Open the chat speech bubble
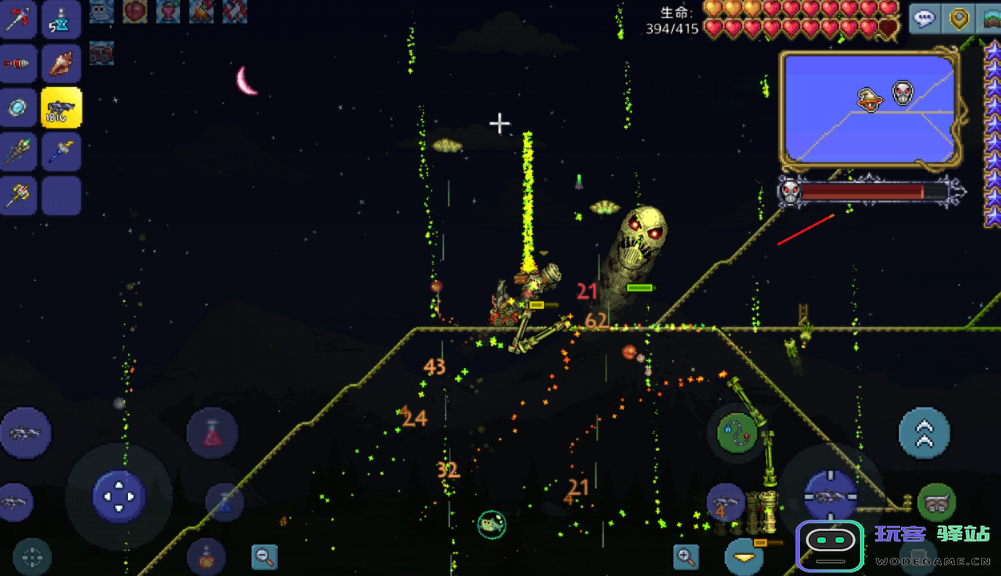 [x=925, y=19]
